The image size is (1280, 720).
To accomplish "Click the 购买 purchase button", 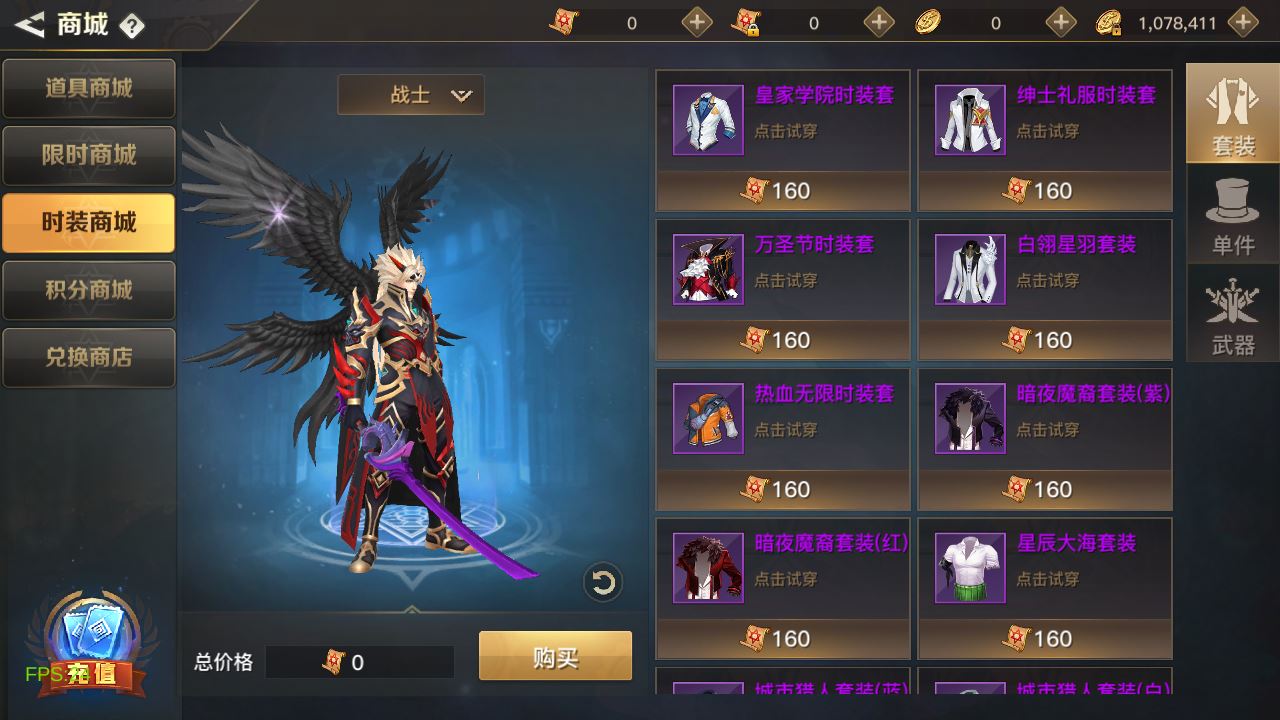I will (555, 657).
